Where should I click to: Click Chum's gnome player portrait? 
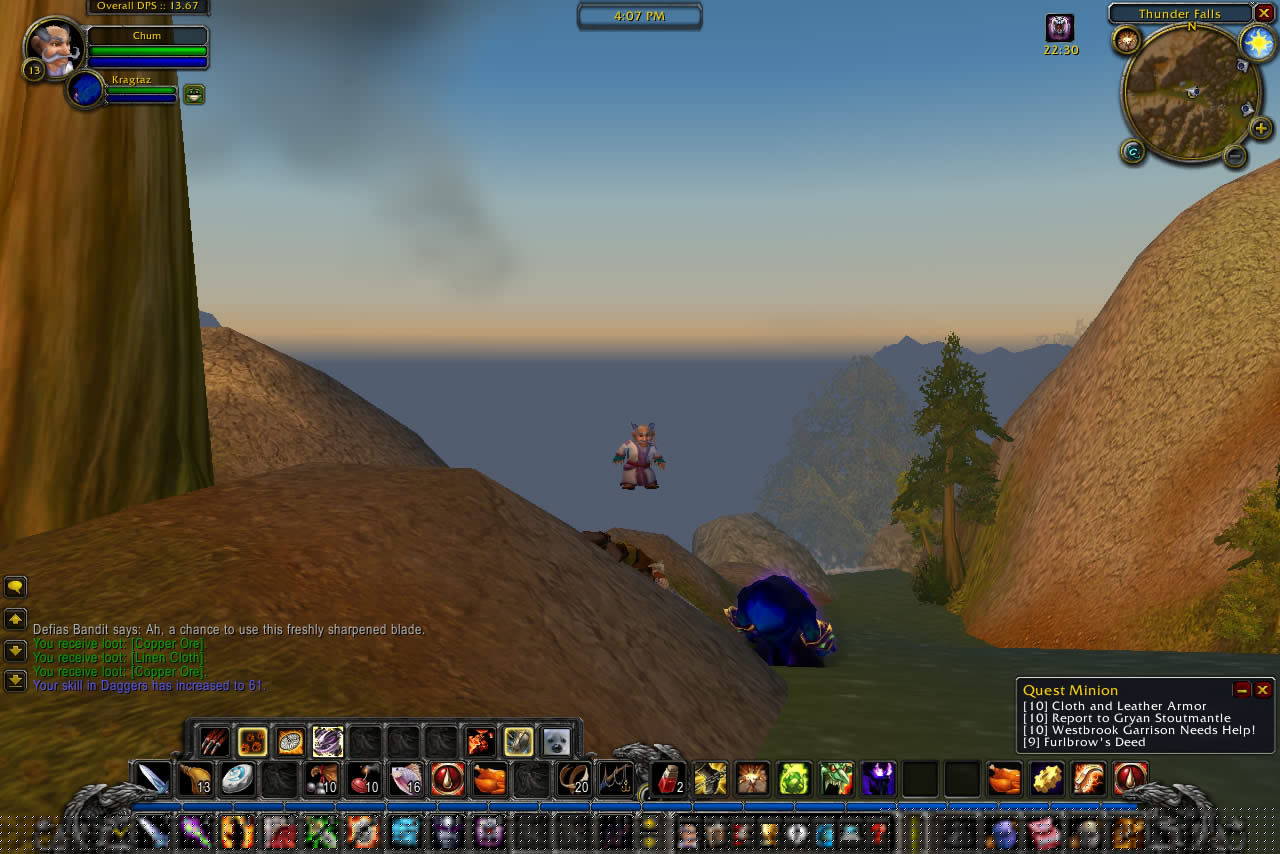click(x=53, y=46)
